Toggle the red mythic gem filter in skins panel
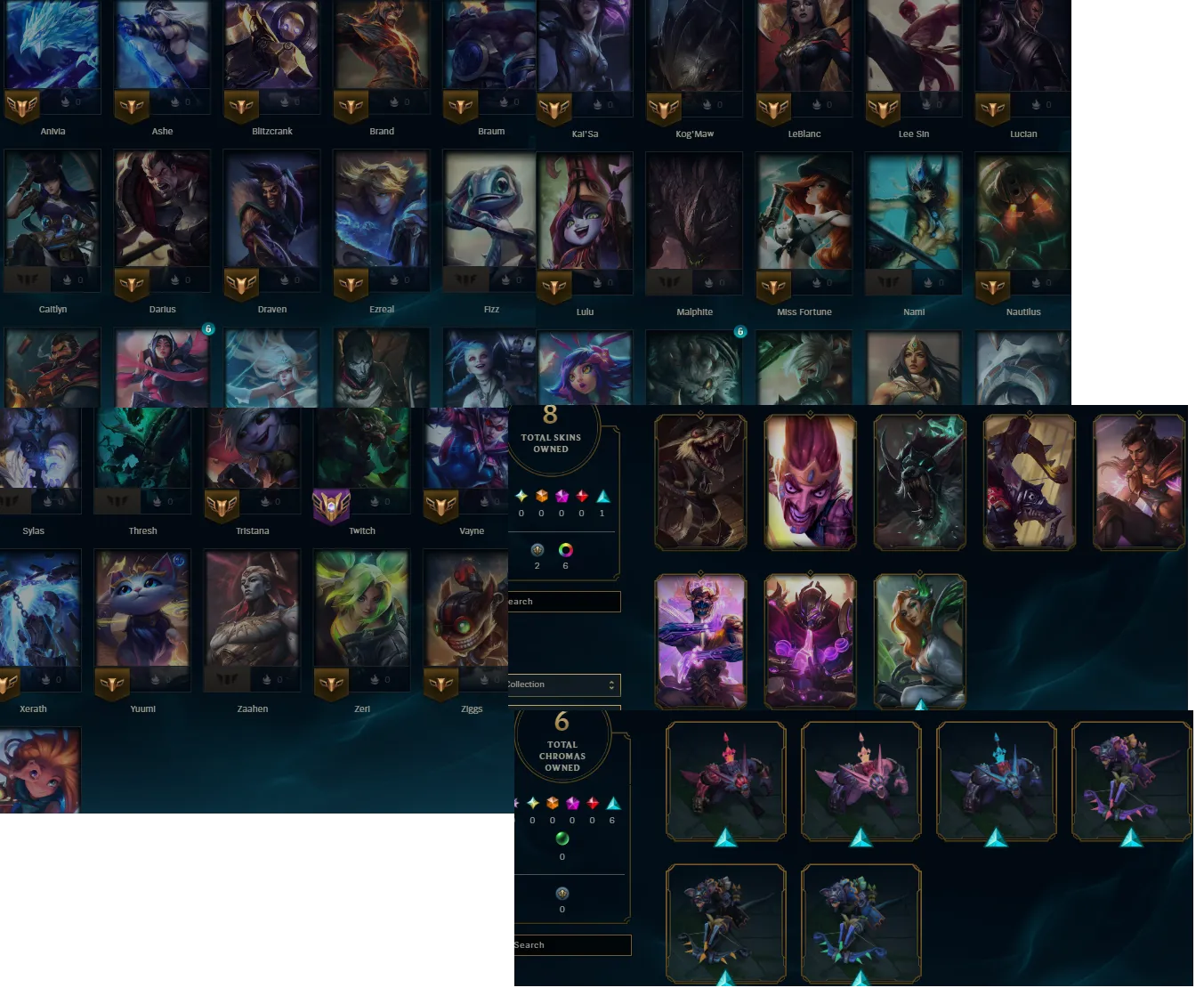The width and height of the screenshot is (1204, 1004). point(582,496)
